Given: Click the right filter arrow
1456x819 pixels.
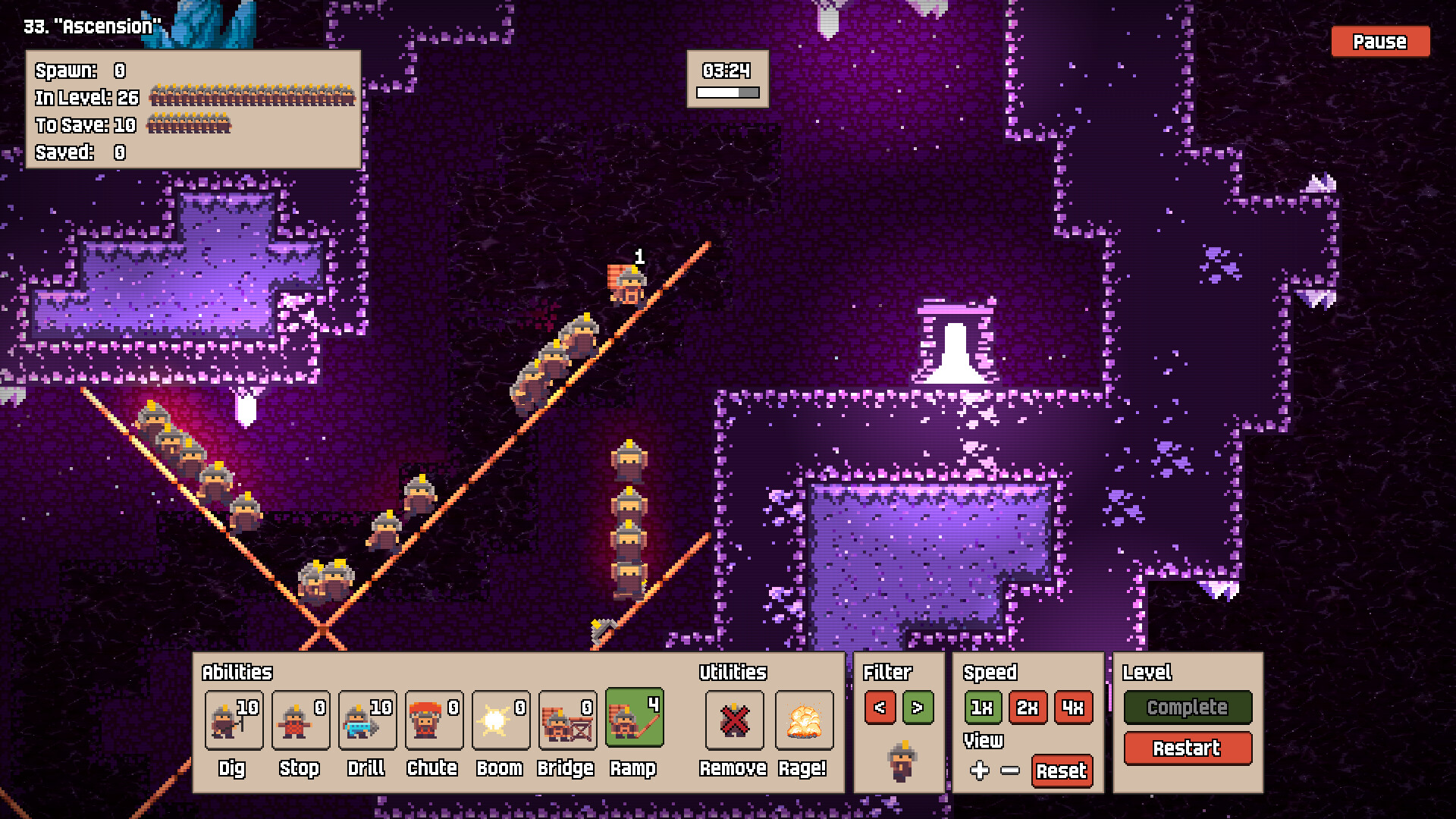Looking at the screenshot, I should (918, 708).
